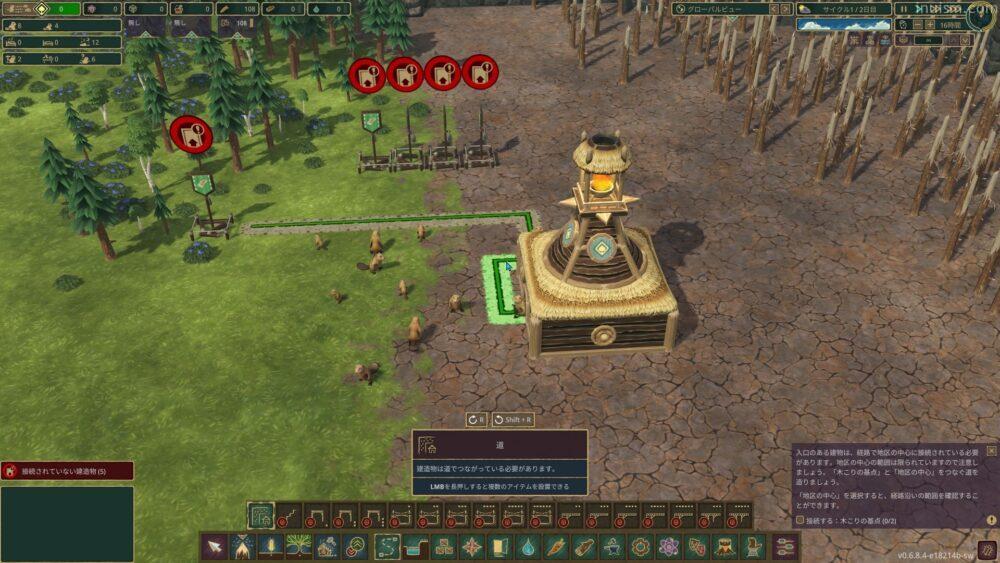Select the cursor tool in the bottom toolbar

(x=214, y=547)
